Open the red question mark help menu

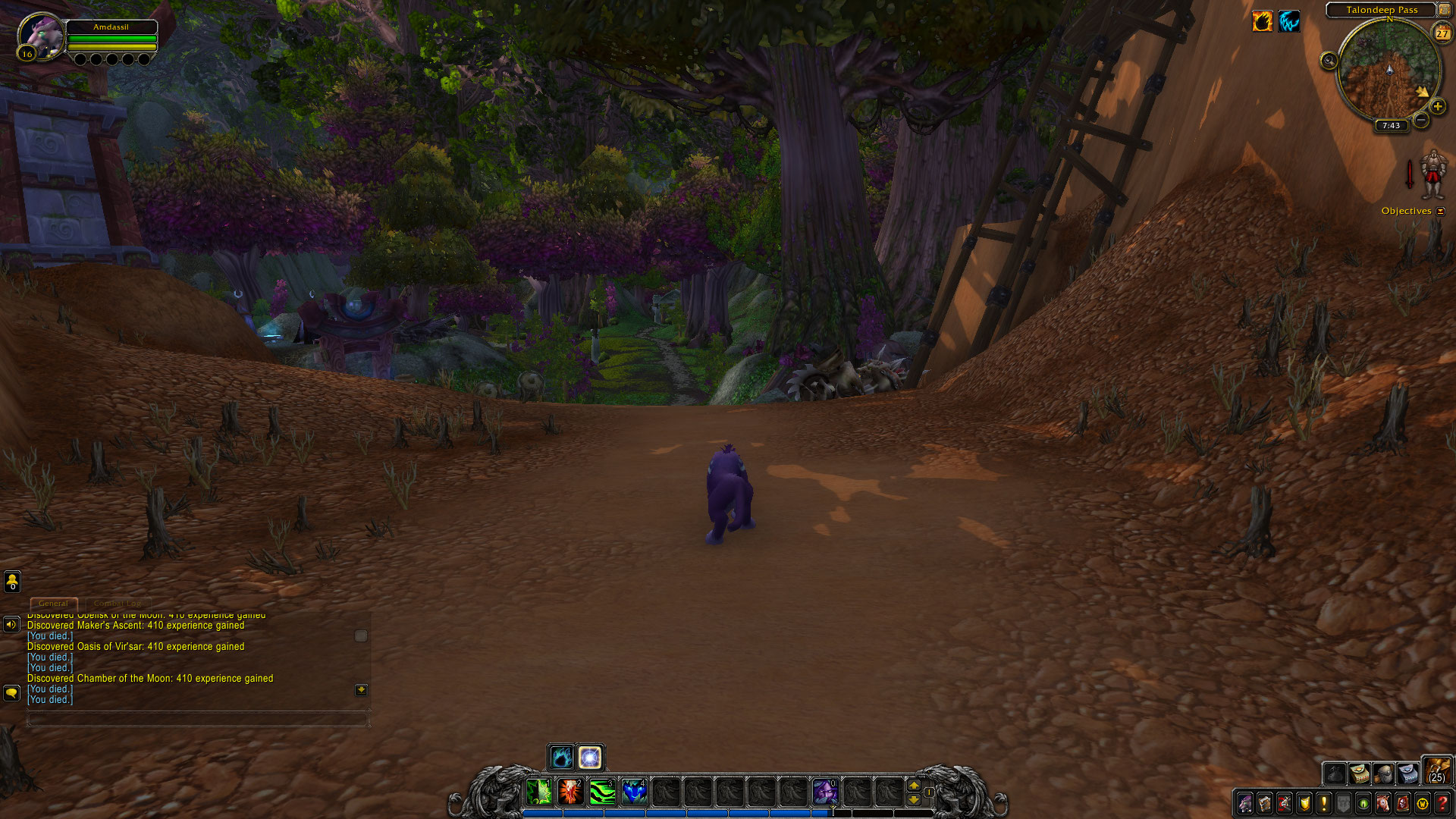[1442, 803]
